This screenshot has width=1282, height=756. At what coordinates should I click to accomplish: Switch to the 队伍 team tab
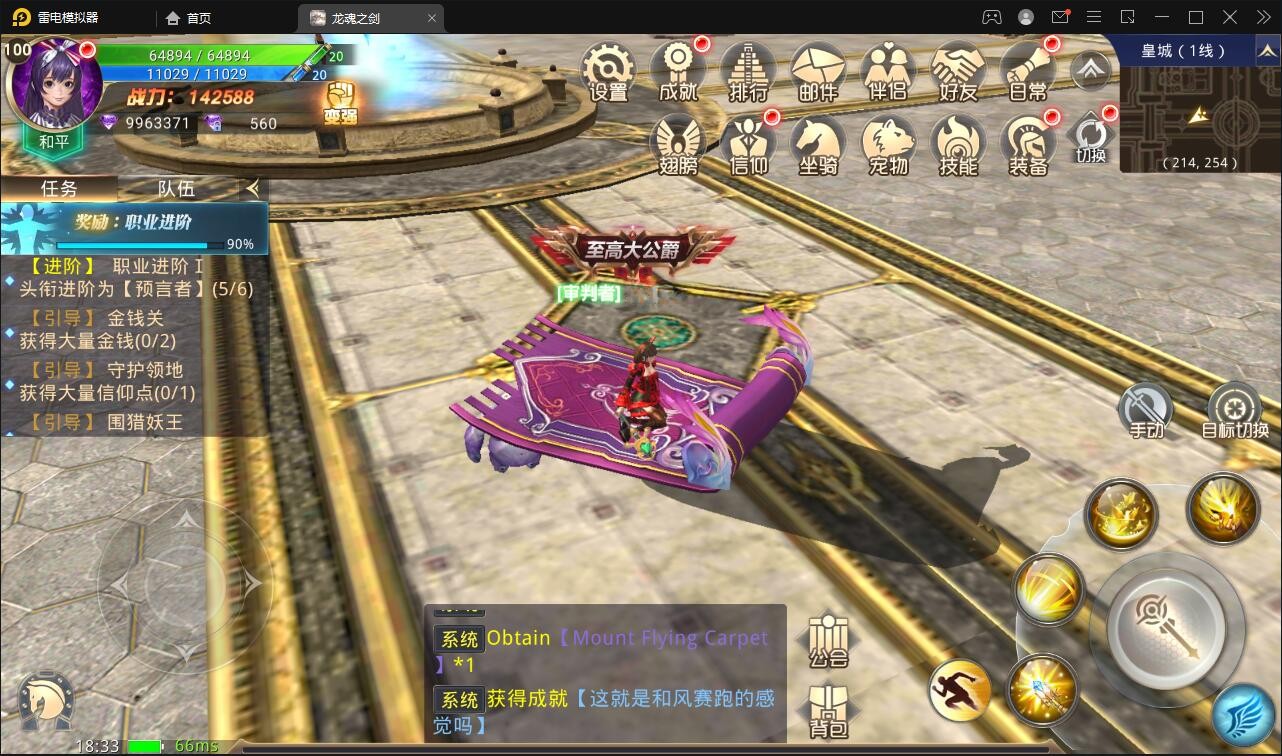(x=177, y=188)
